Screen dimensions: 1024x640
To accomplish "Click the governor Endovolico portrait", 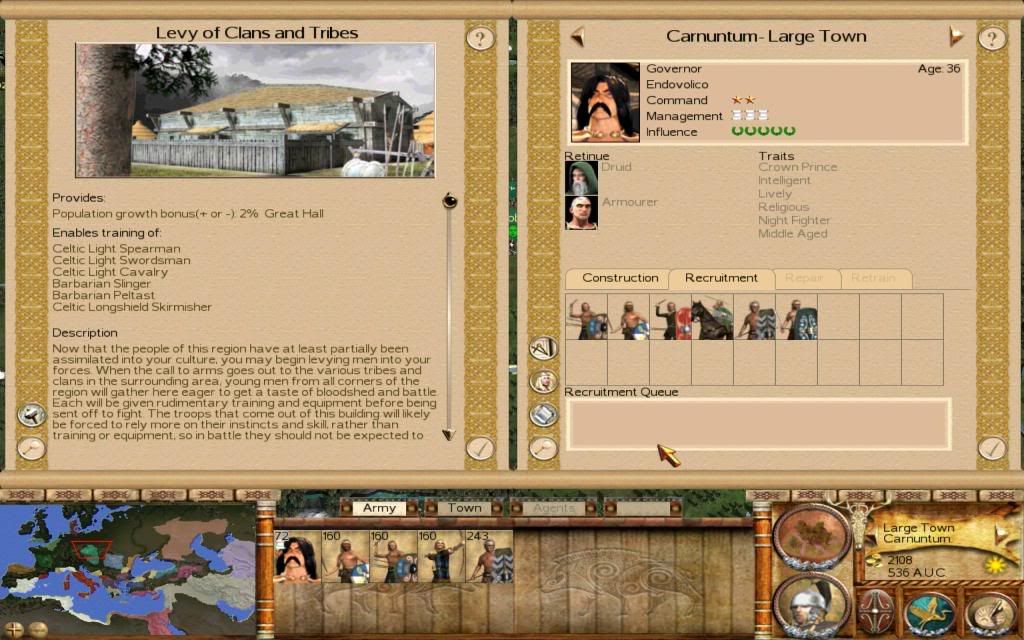I will tap(604, 102).
